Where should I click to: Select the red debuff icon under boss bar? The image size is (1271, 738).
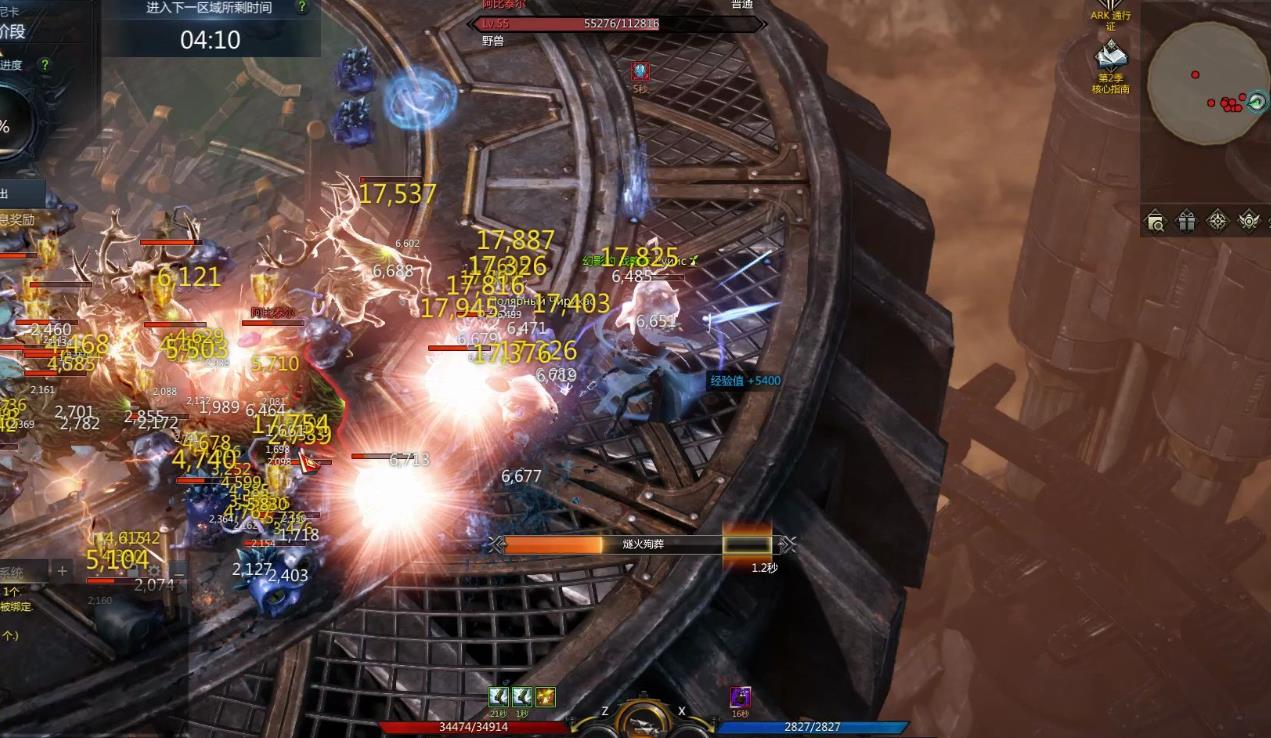click(x=640, y=72)
